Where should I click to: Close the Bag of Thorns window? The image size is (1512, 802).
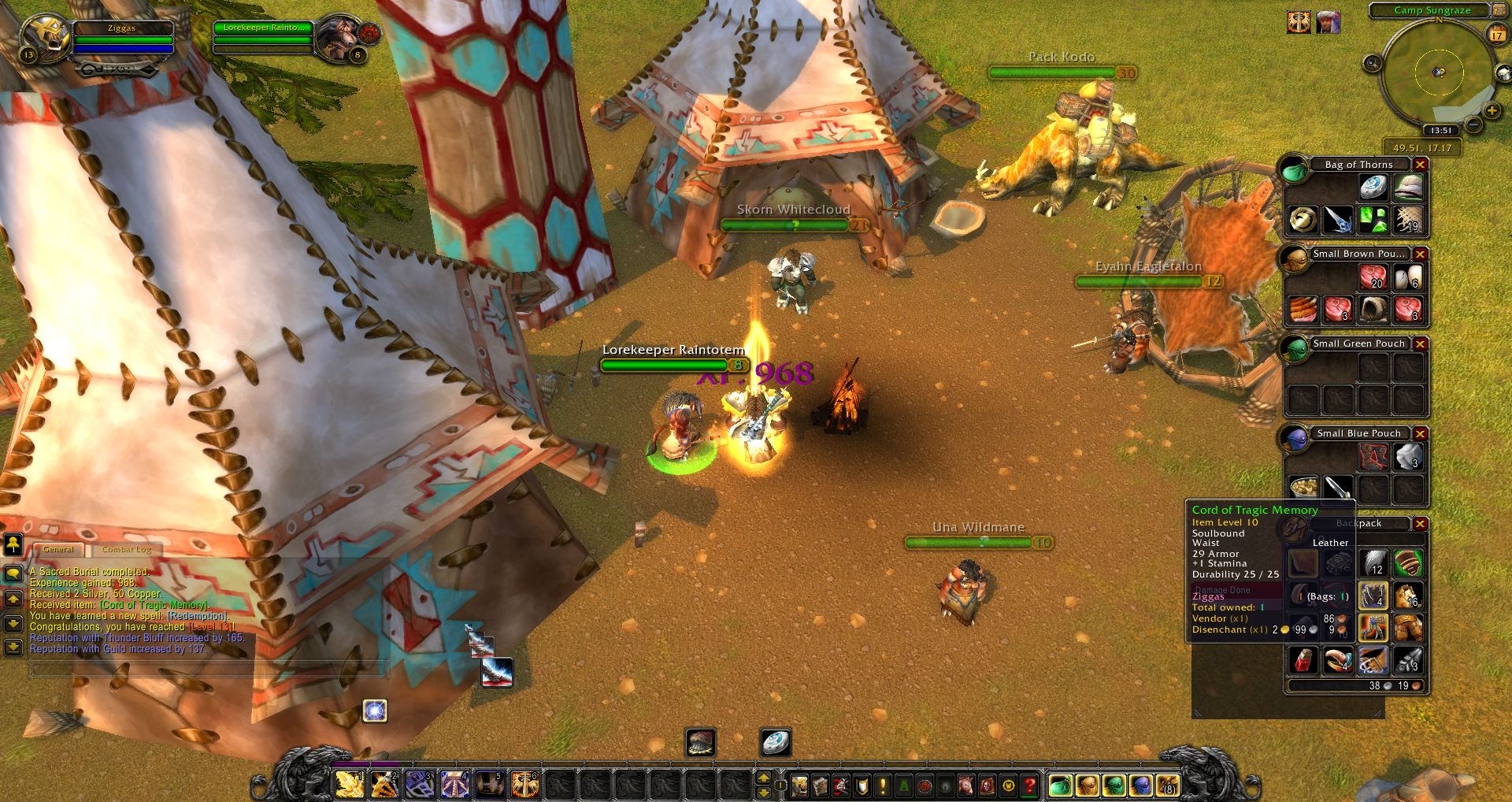tap(1420, 165)
